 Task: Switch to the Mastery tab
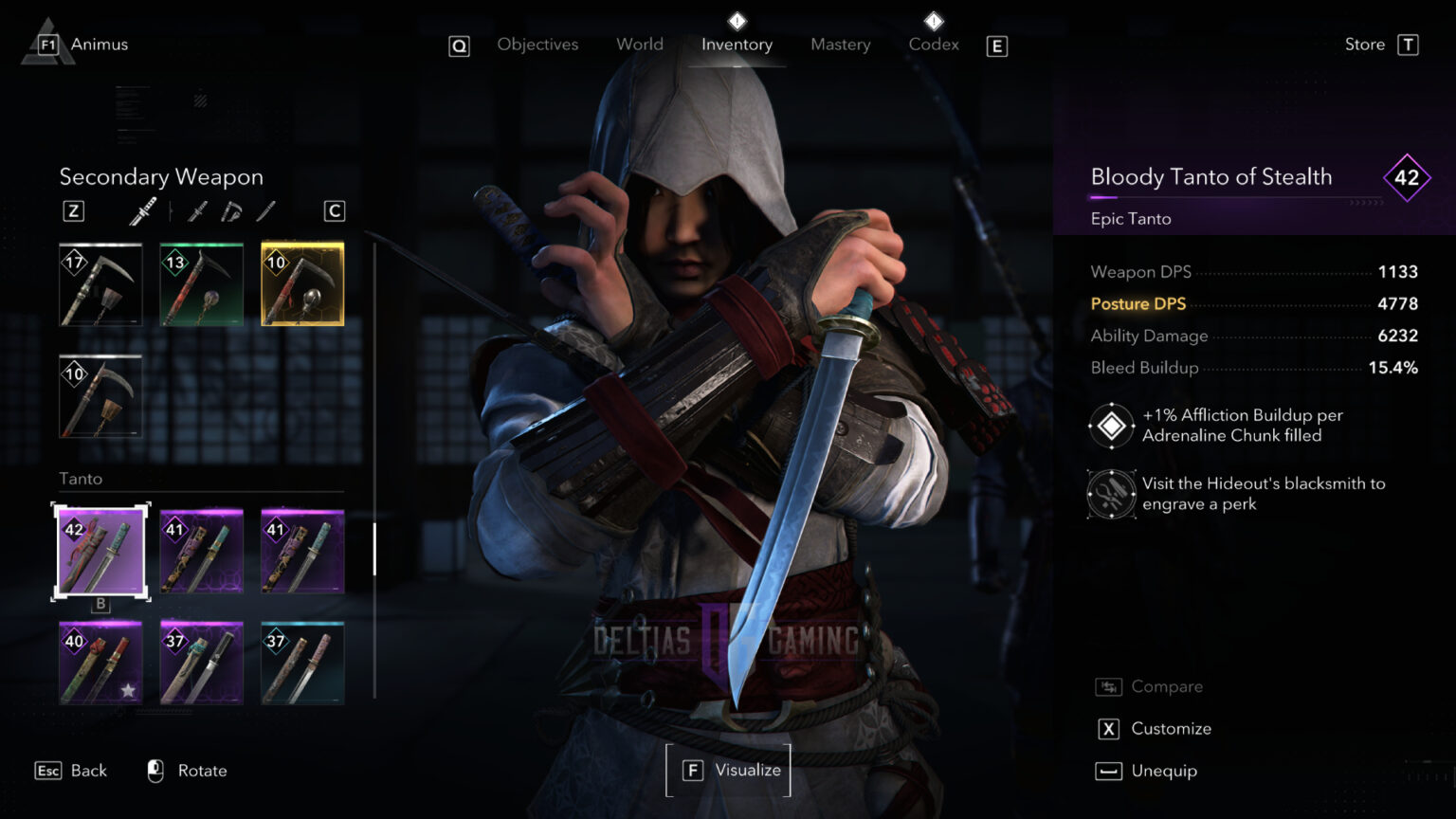point(840,44)
